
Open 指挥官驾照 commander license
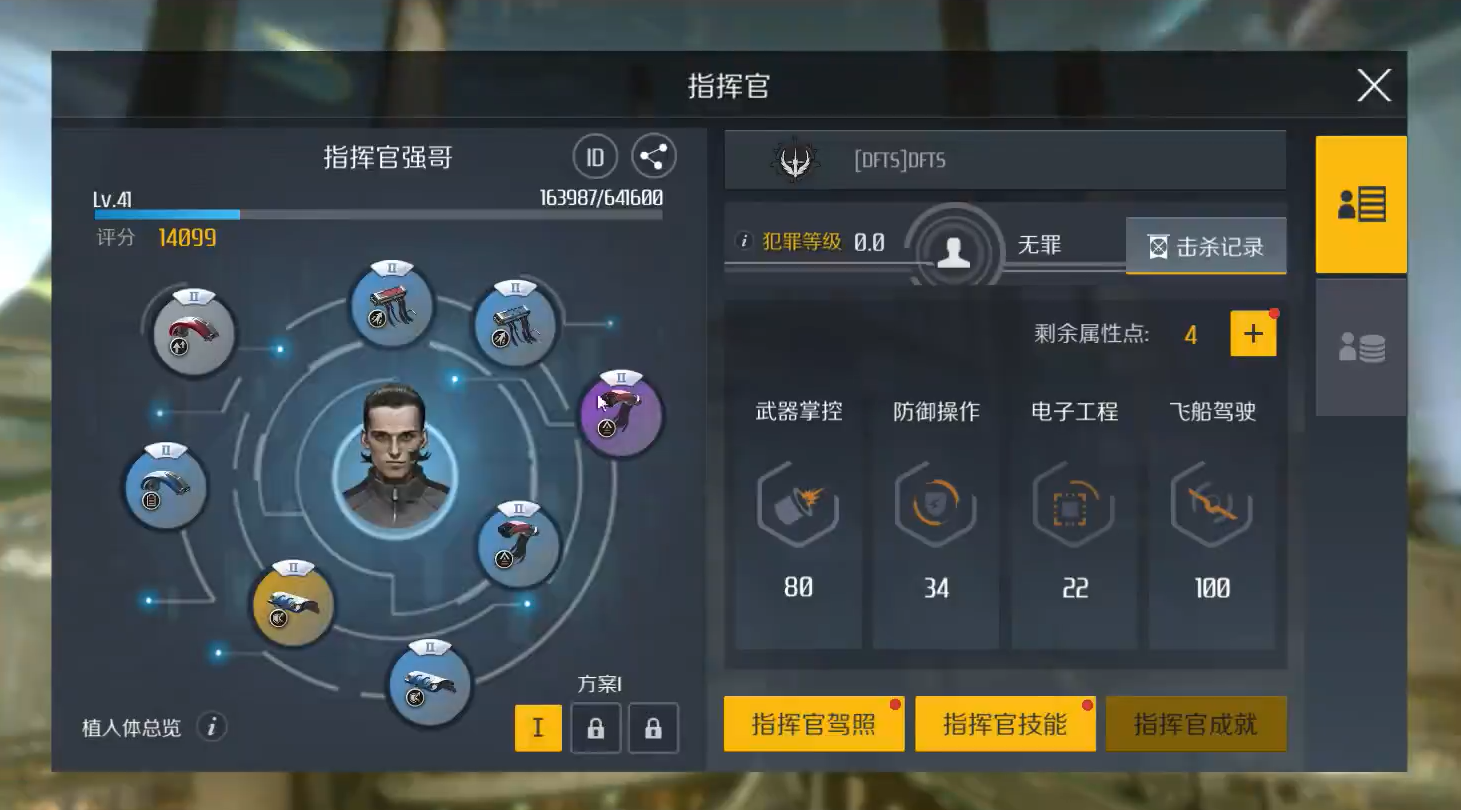(x=813, y=723)
